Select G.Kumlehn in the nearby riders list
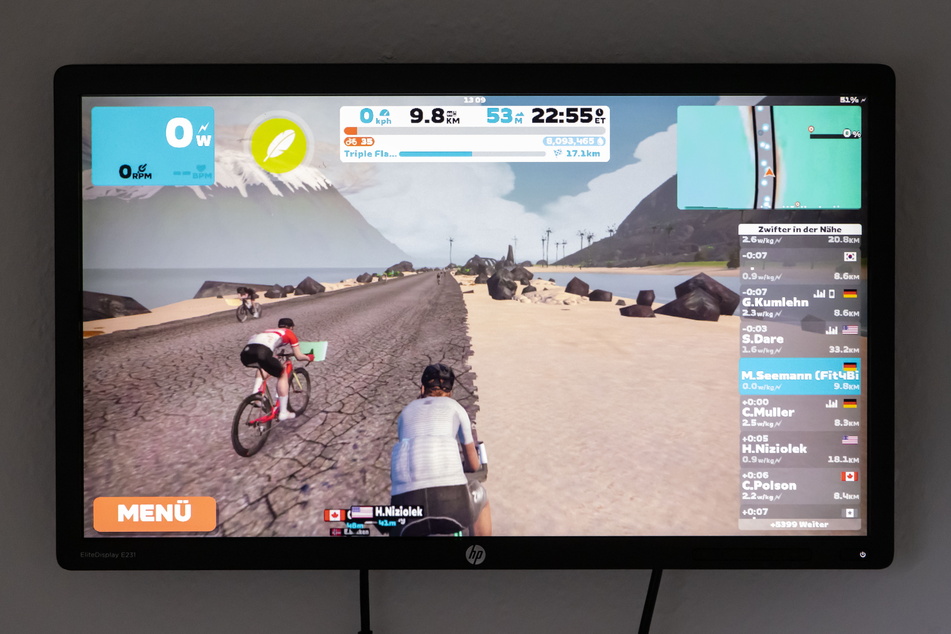The height and width of the screenshot is (634, 951). 800,303
